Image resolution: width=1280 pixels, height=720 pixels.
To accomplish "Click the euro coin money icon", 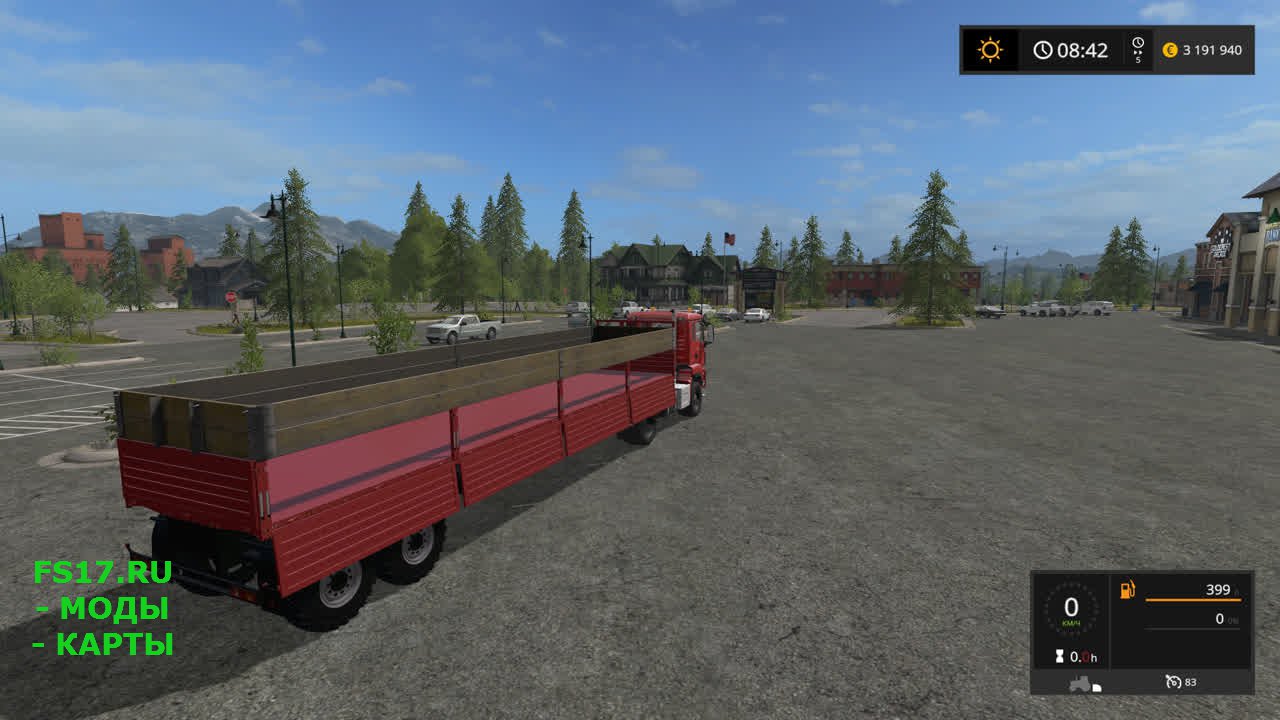I will pos(1170,50).
